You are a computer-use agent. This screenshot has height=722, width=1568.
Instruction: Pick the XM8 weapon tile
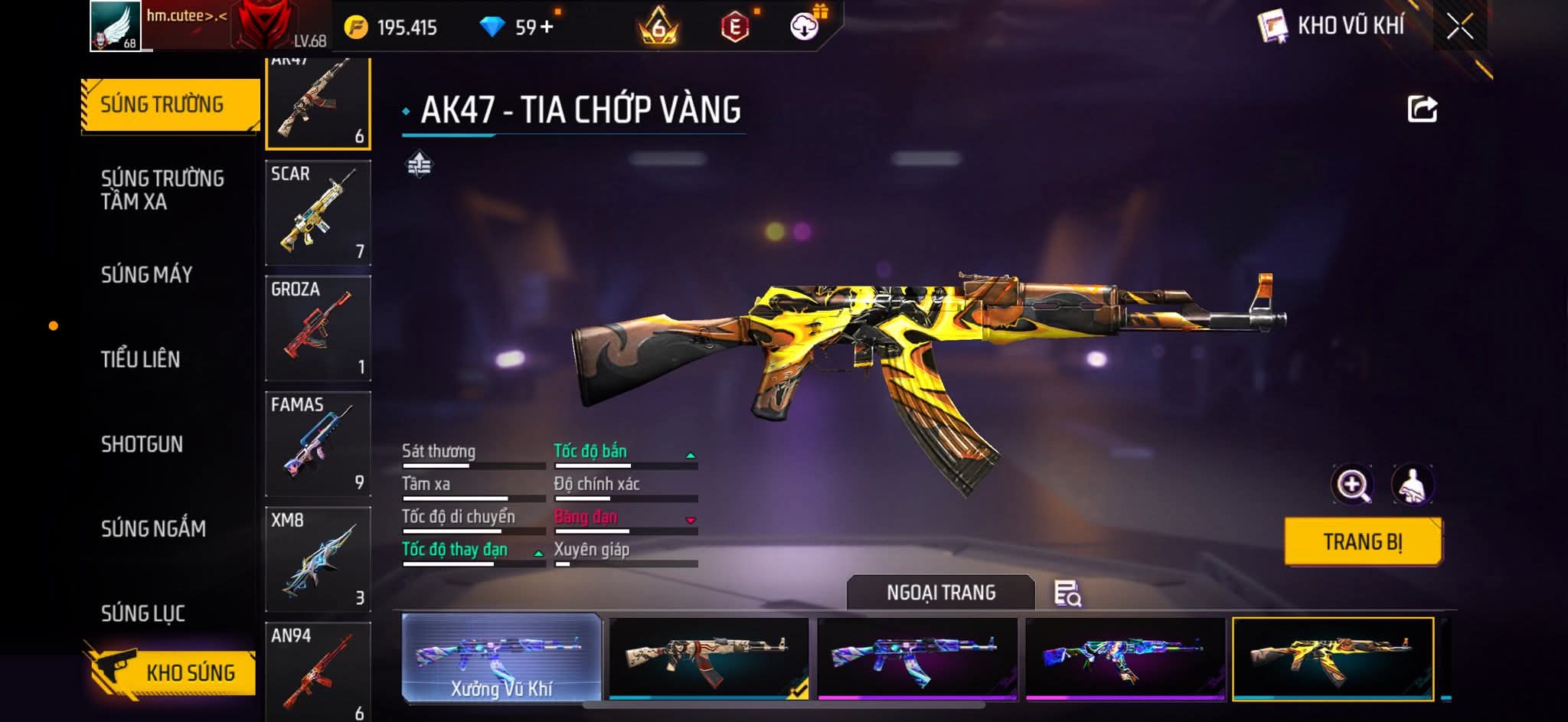pyautogui.click(x=318, y=559)
